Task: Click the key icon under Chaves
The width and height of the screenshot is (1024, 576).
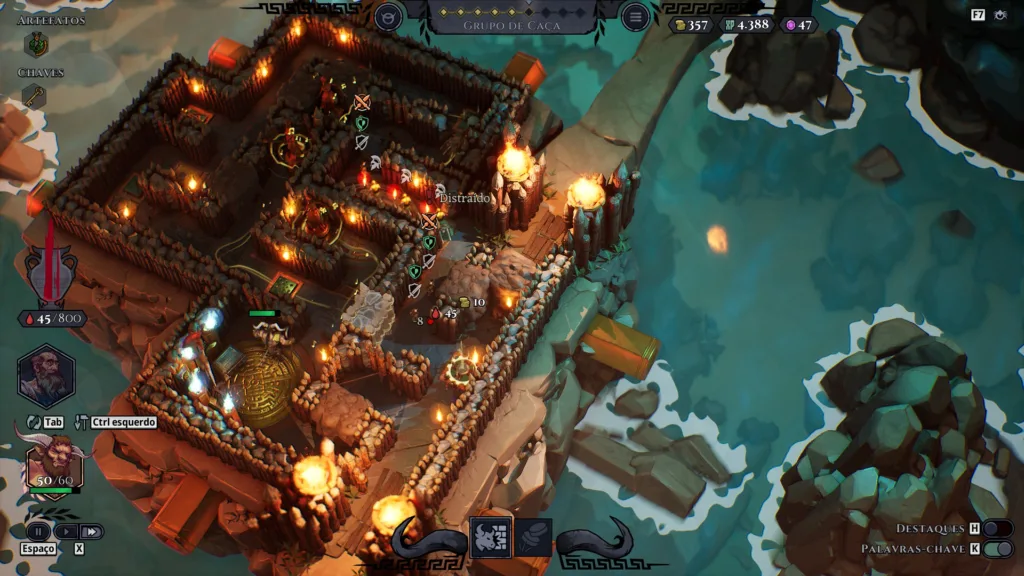Action: click(34, 96)
